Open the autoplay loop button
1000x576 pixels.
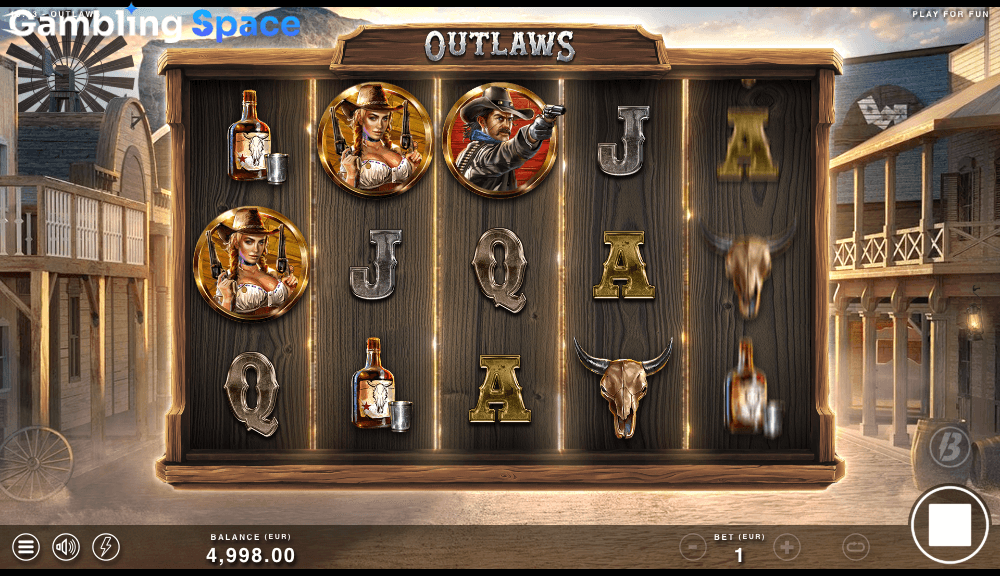tap(856, 547)
